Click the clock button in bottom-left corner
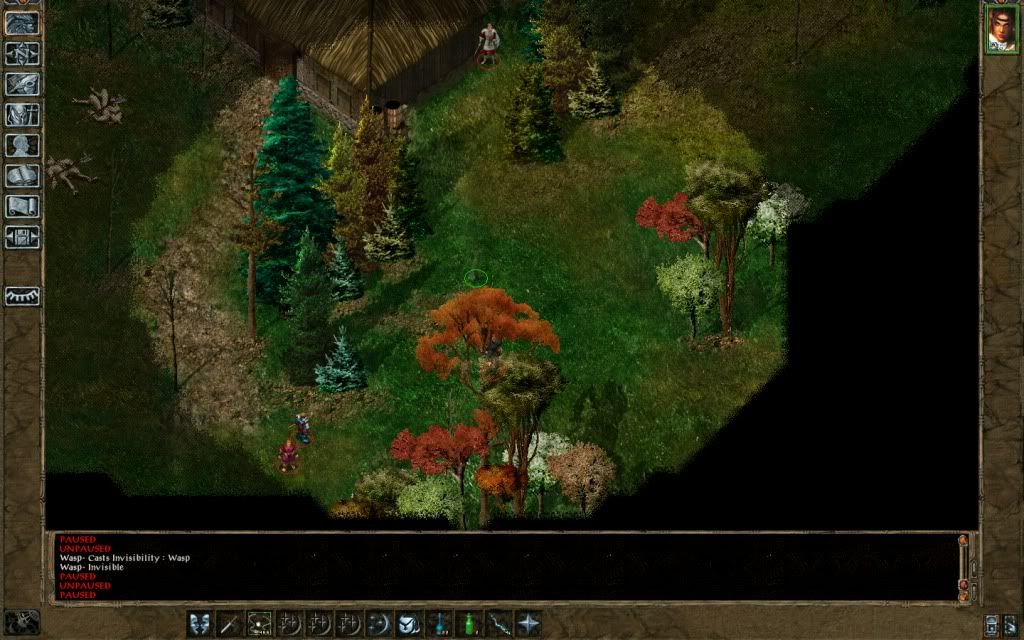The width and height of the screenshot is (1024, 640). click(x=22, y=621)
